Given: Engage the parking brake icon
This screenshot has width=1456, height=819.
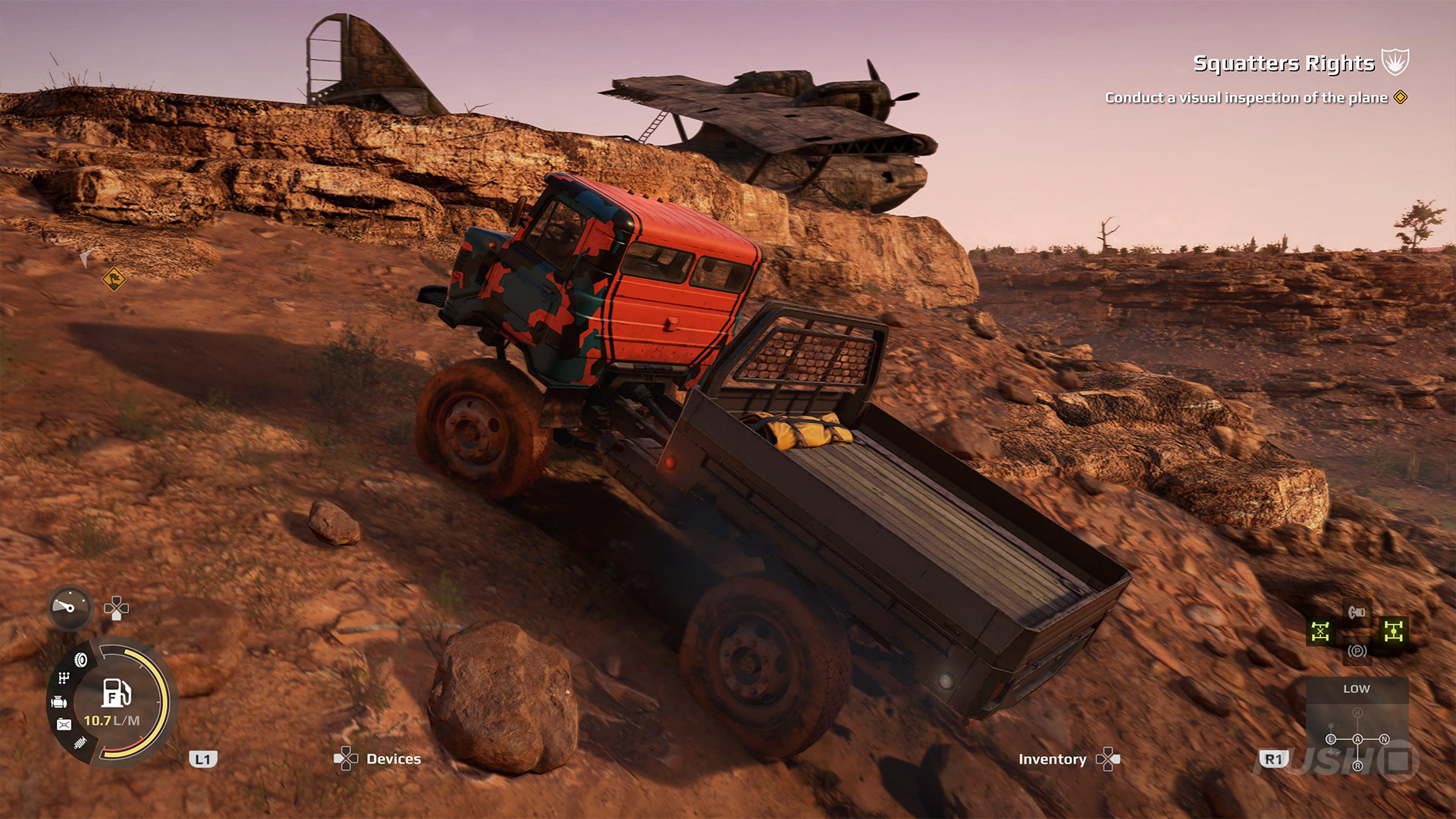Looking at the screenshot, I should (x=1357, y=651).
